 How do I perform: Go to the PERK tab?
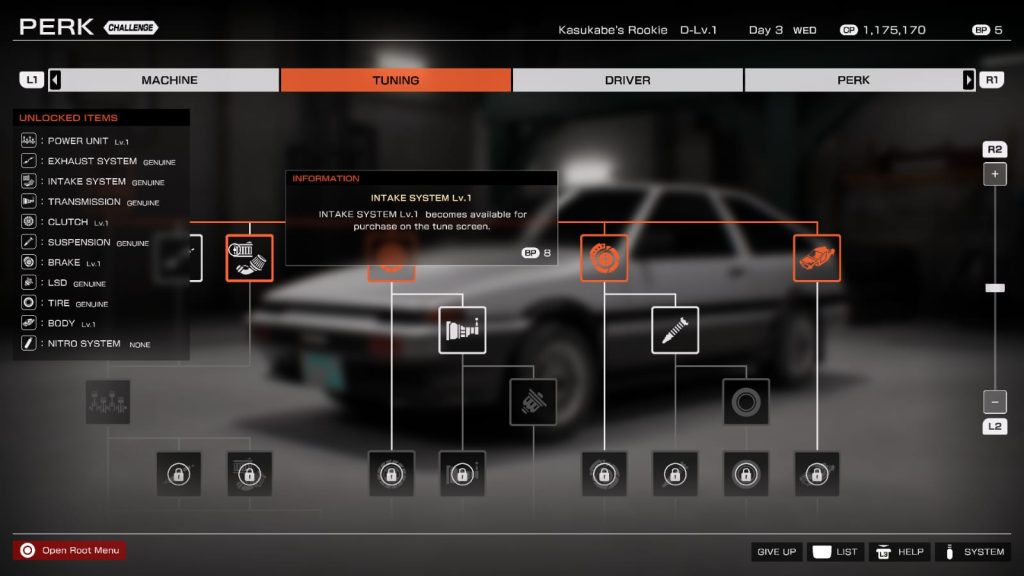pos(853,80)
